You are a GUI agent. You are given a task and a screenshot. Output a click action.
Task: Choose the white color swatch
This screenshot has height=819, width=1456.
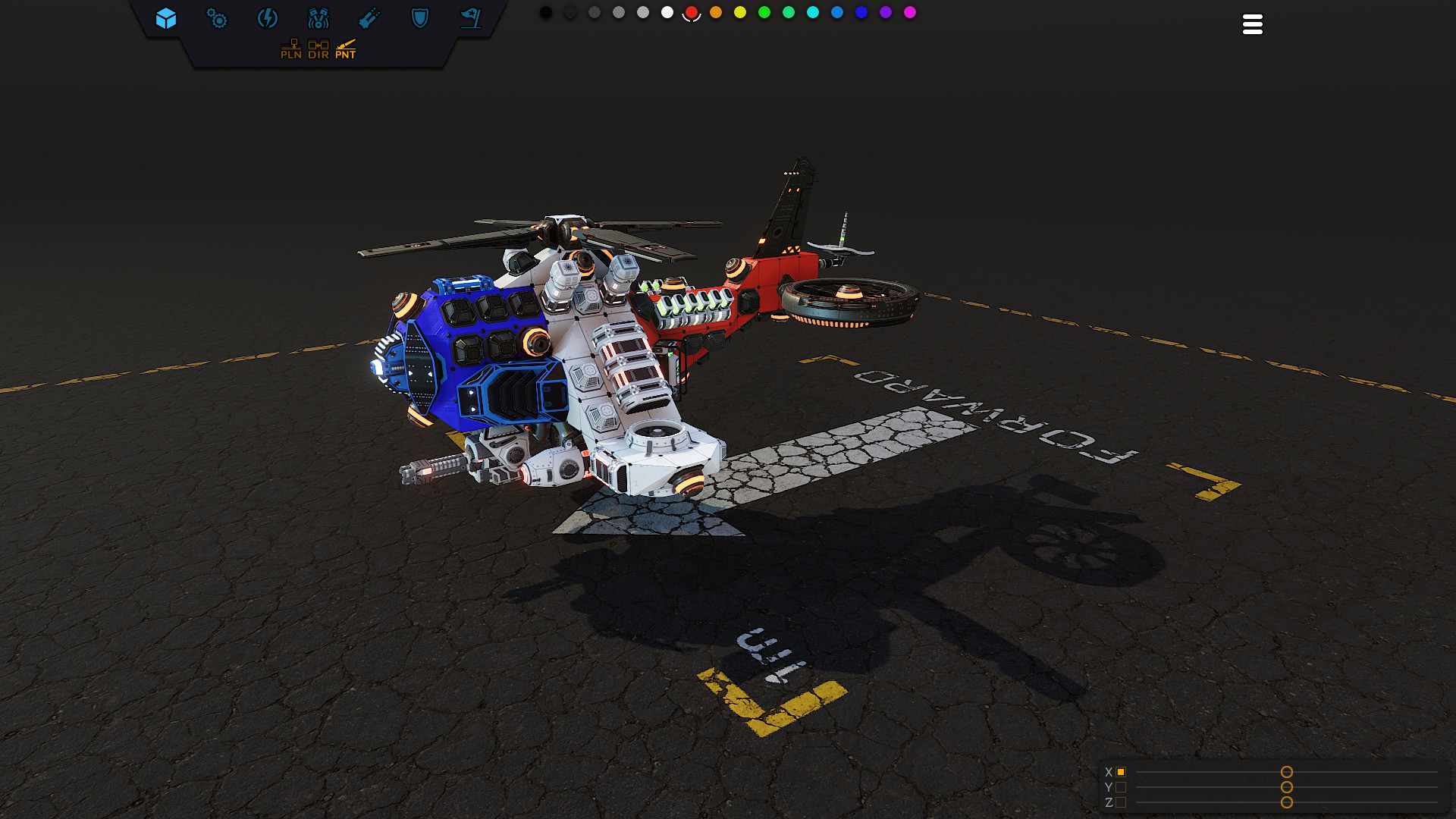click(x=666, y=12)
